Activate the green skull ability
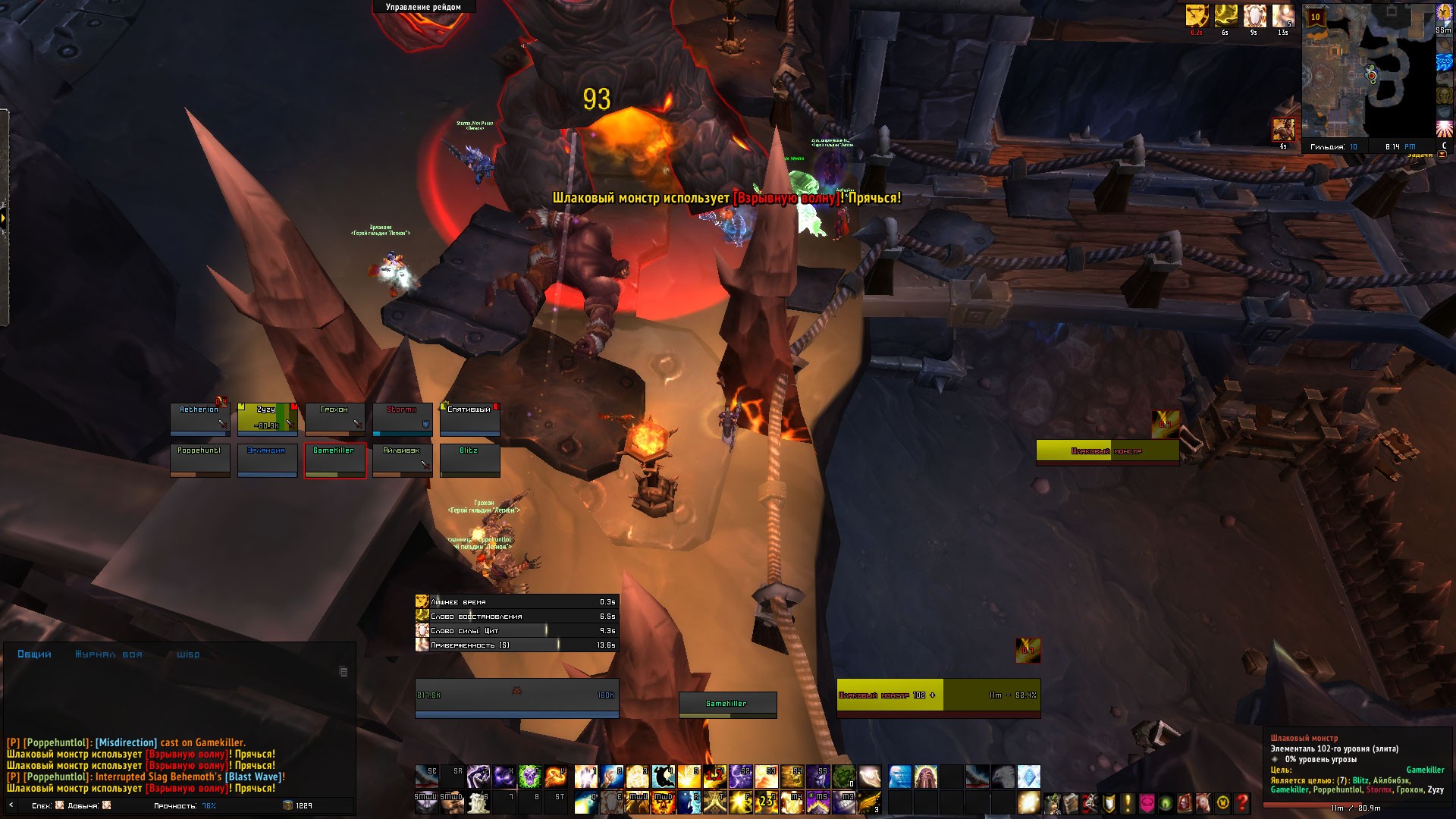Screen dimensions: 1456x819 [x=530, y=777]
